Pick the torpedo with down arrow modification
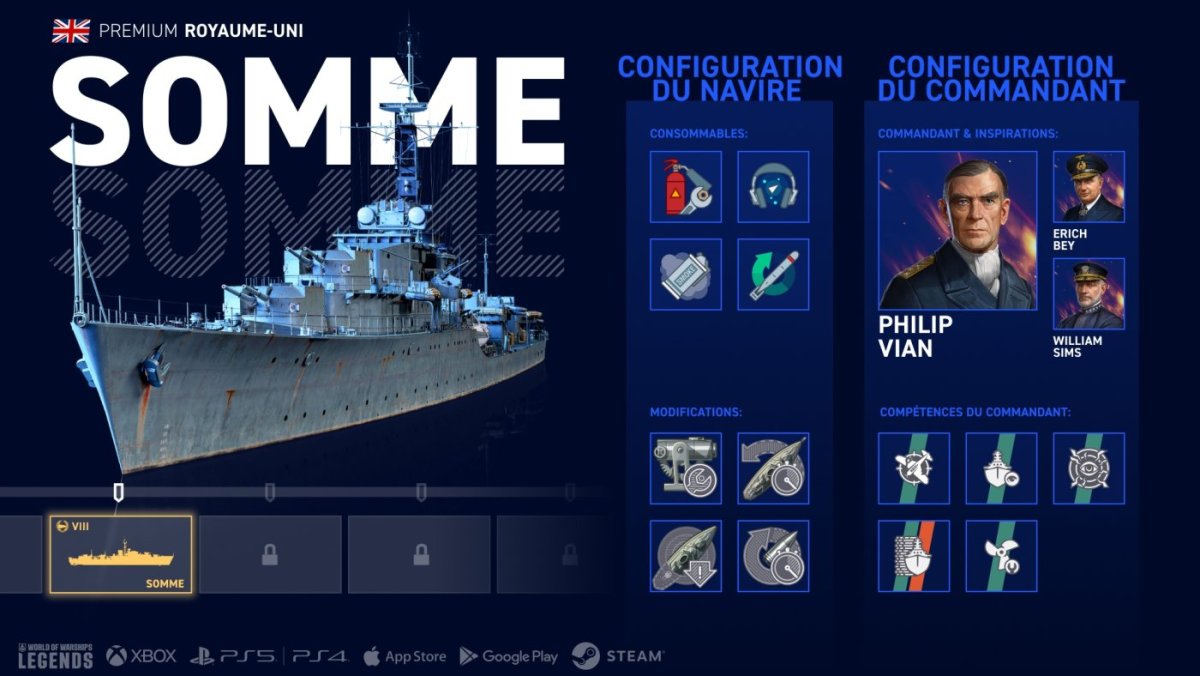The width and height of the screenshot is (1200, 676). tap(686, 556)
